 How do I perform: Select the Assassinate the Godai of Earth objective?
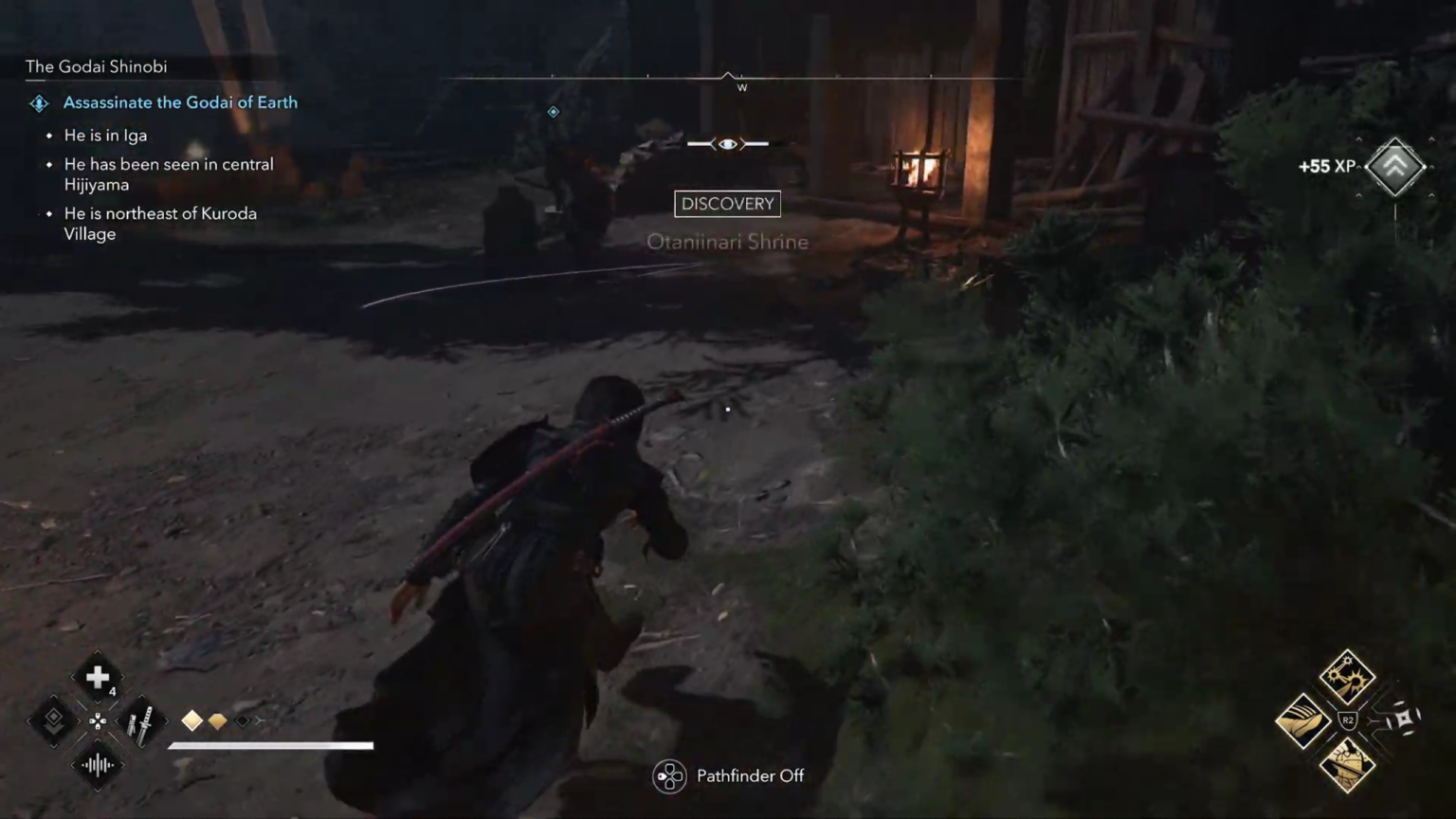pos(180,102)
